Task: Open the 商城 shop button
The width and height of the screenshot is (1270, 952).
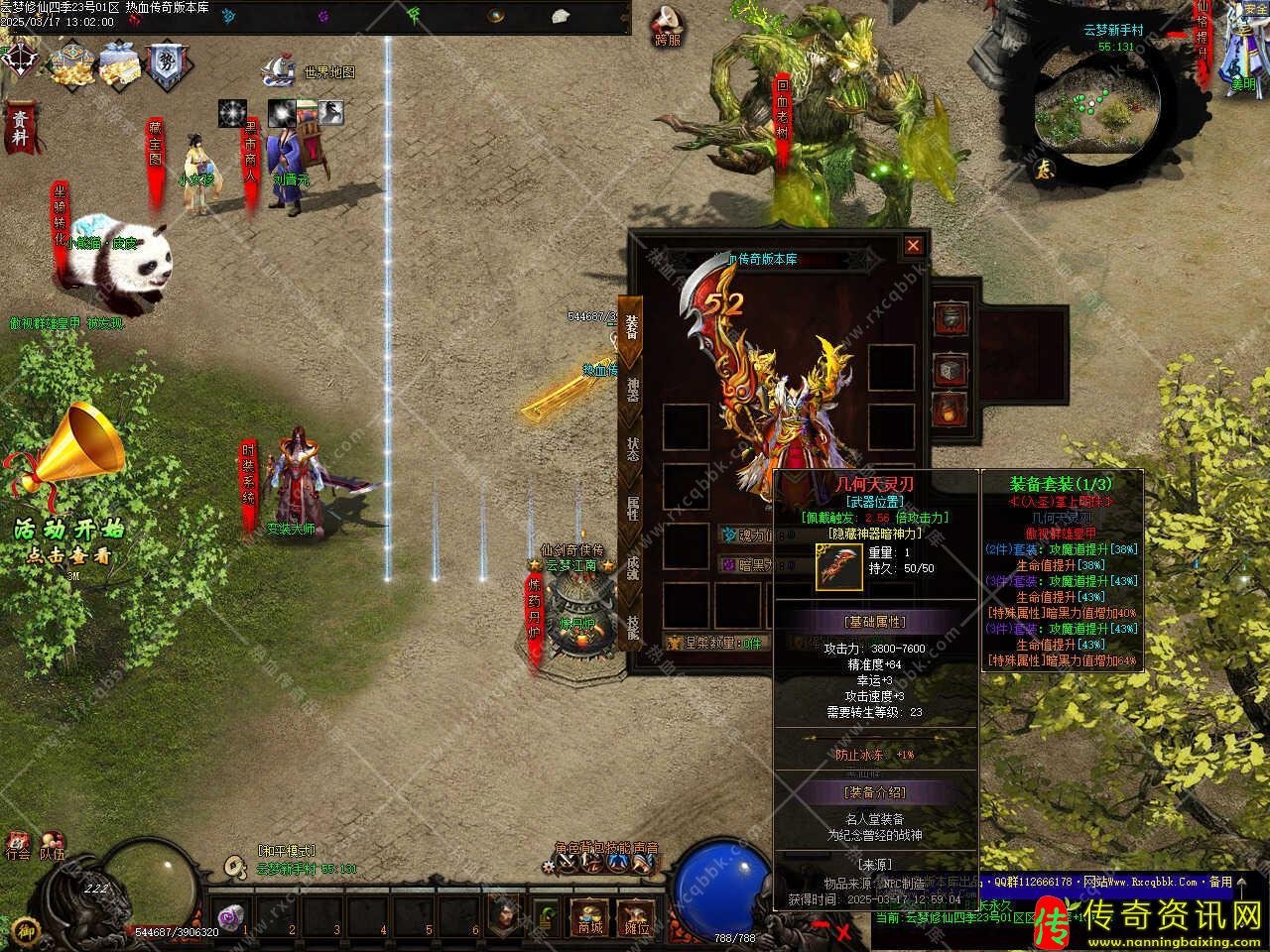Action: pos(589,917)
